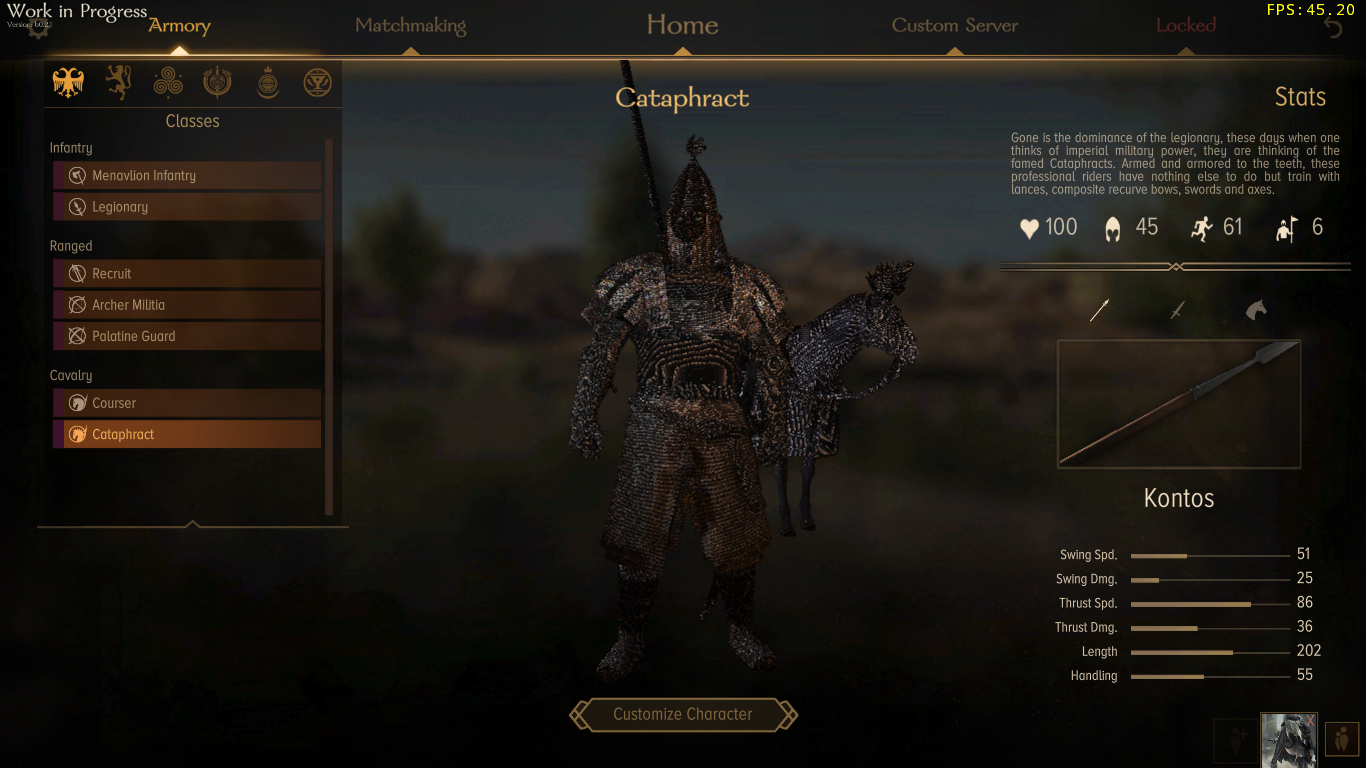
Task: Choose the Legionary class
Action: click(187, 207)
